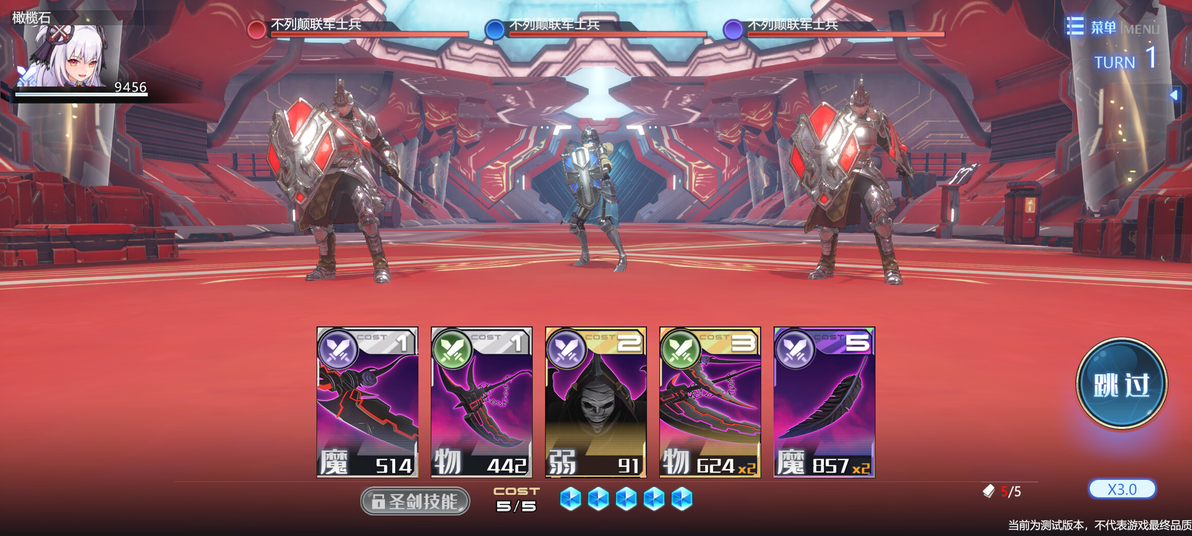
Task: Select the cost 1 魔 514 card
Action: click(367, 402)
